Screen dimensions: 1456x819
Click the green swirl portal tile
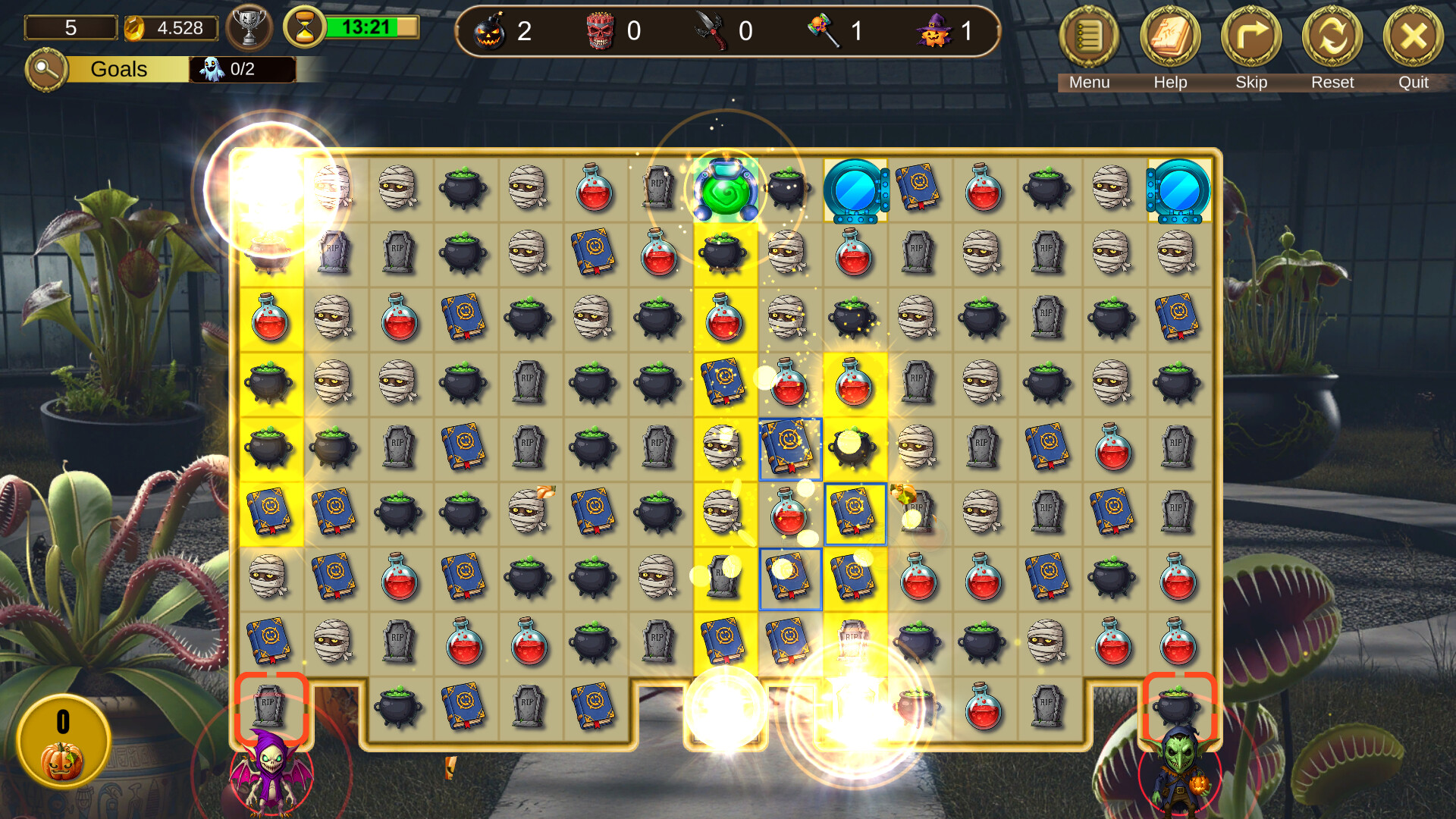pos(724,191)
